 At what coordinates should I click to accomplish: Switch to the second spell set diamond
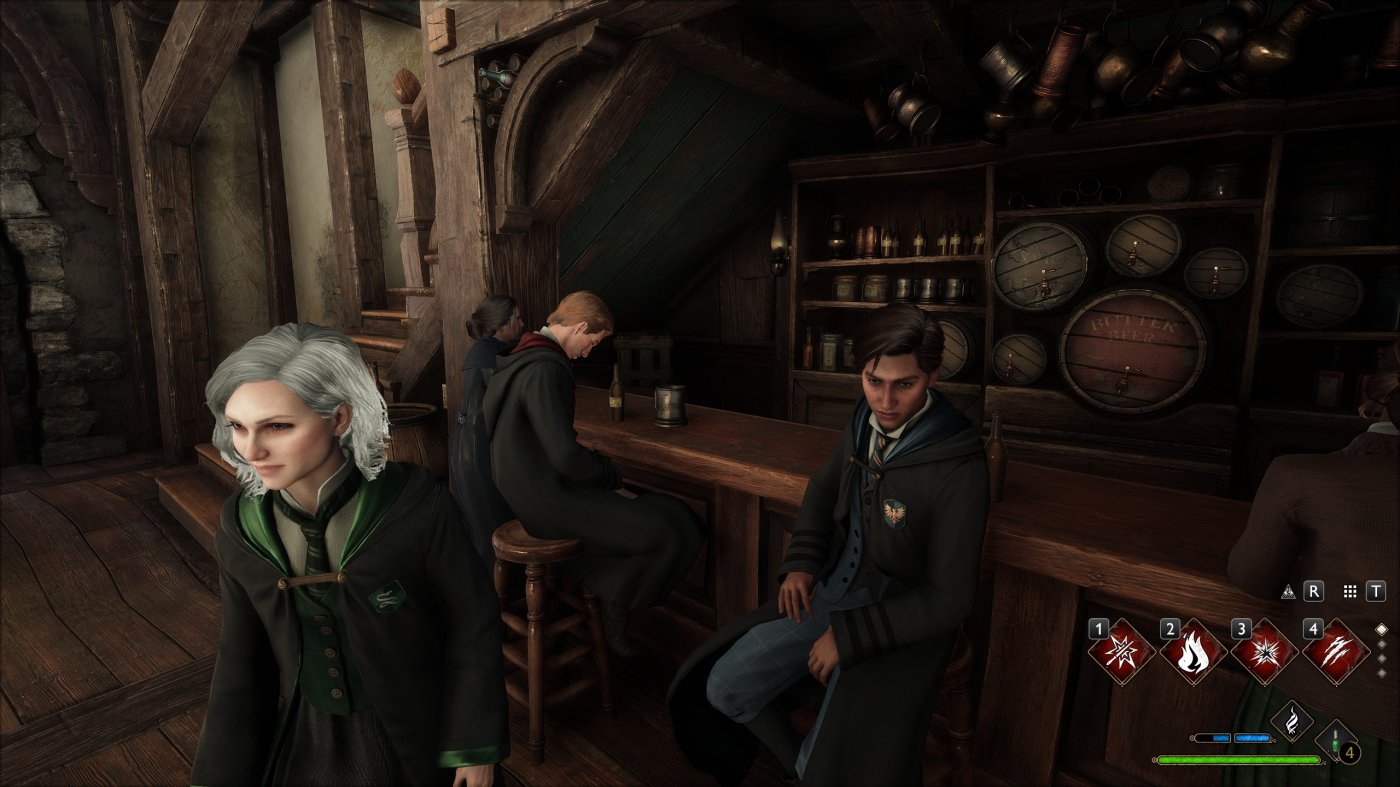1382,645
